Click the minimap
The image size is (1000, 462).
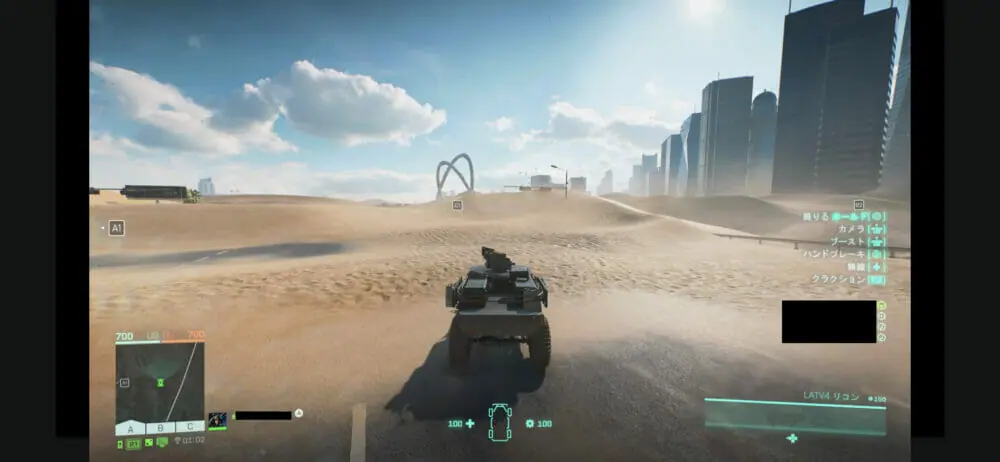[160, 383]
